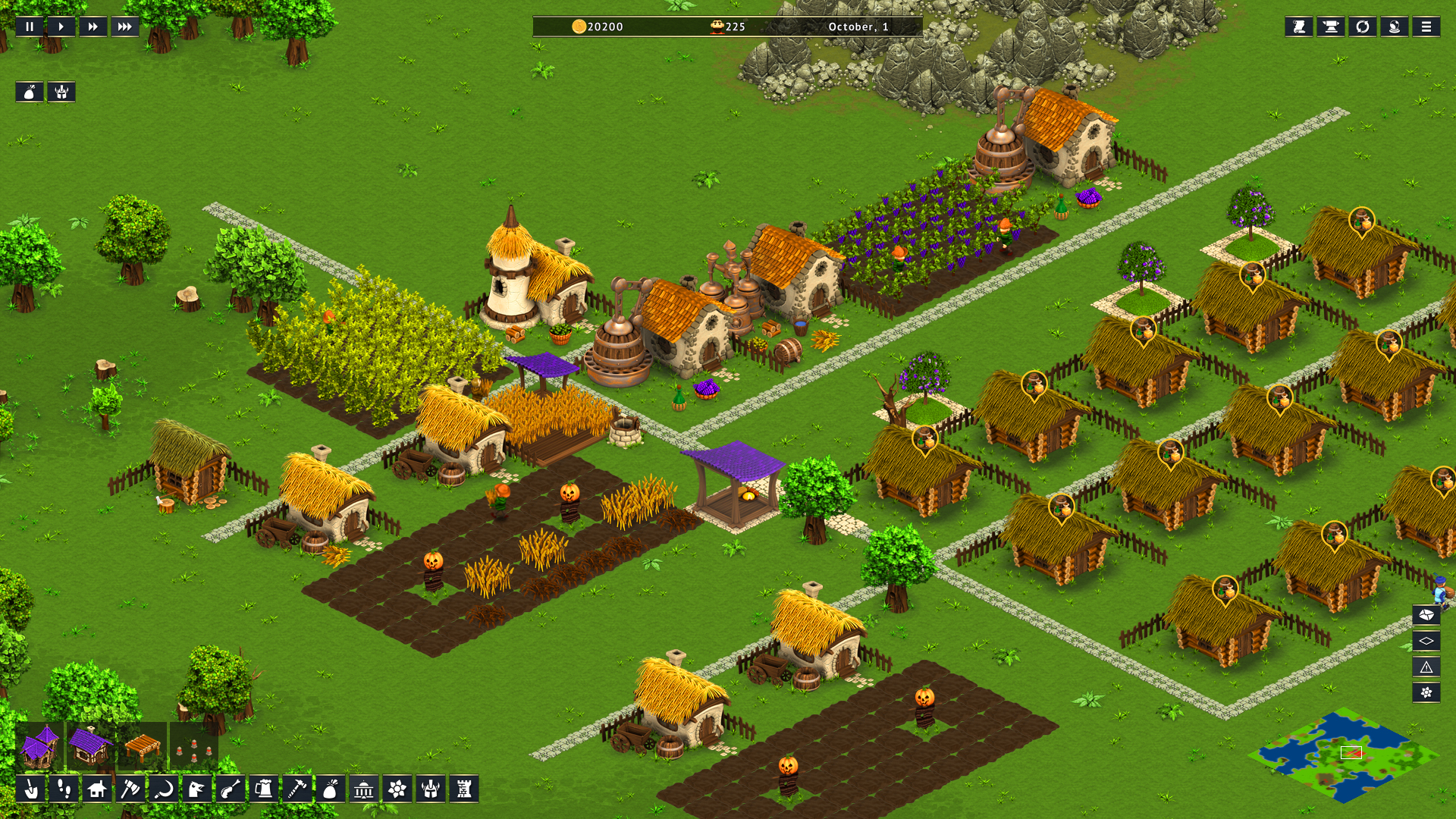The height and width of the screenshot is (819, 1456).
Task: Select the wooden market stall building
Action: coord(142,745)
